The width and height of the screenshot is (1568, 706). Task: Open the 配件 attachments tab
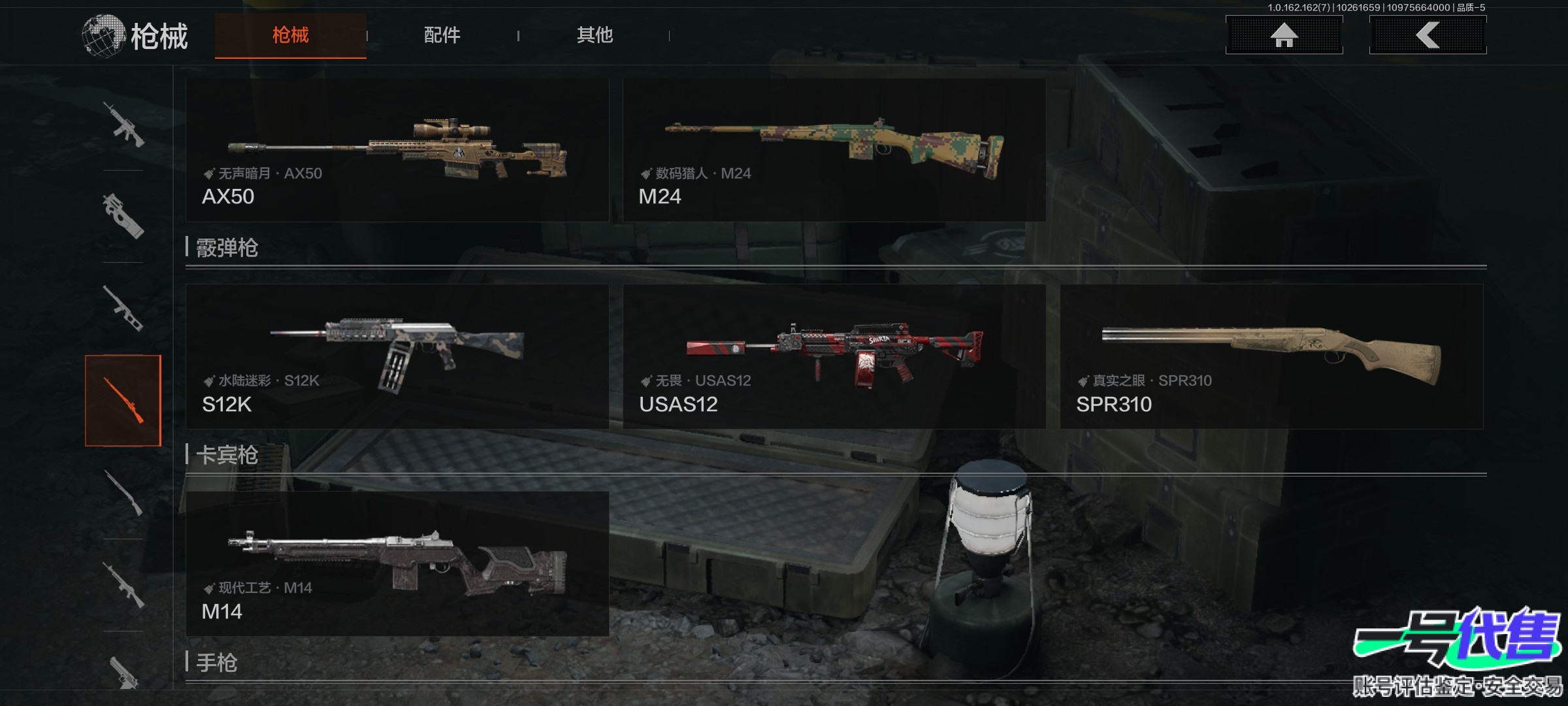click(x=442, y=35)
